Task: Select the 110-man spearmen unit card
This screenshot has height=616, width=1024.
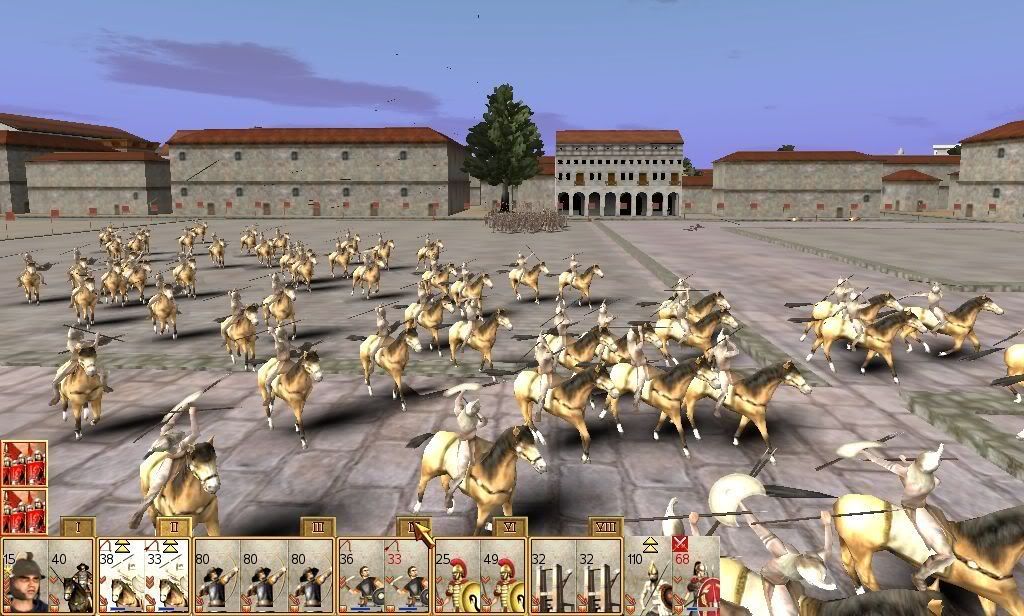Action: pos(648,577)
